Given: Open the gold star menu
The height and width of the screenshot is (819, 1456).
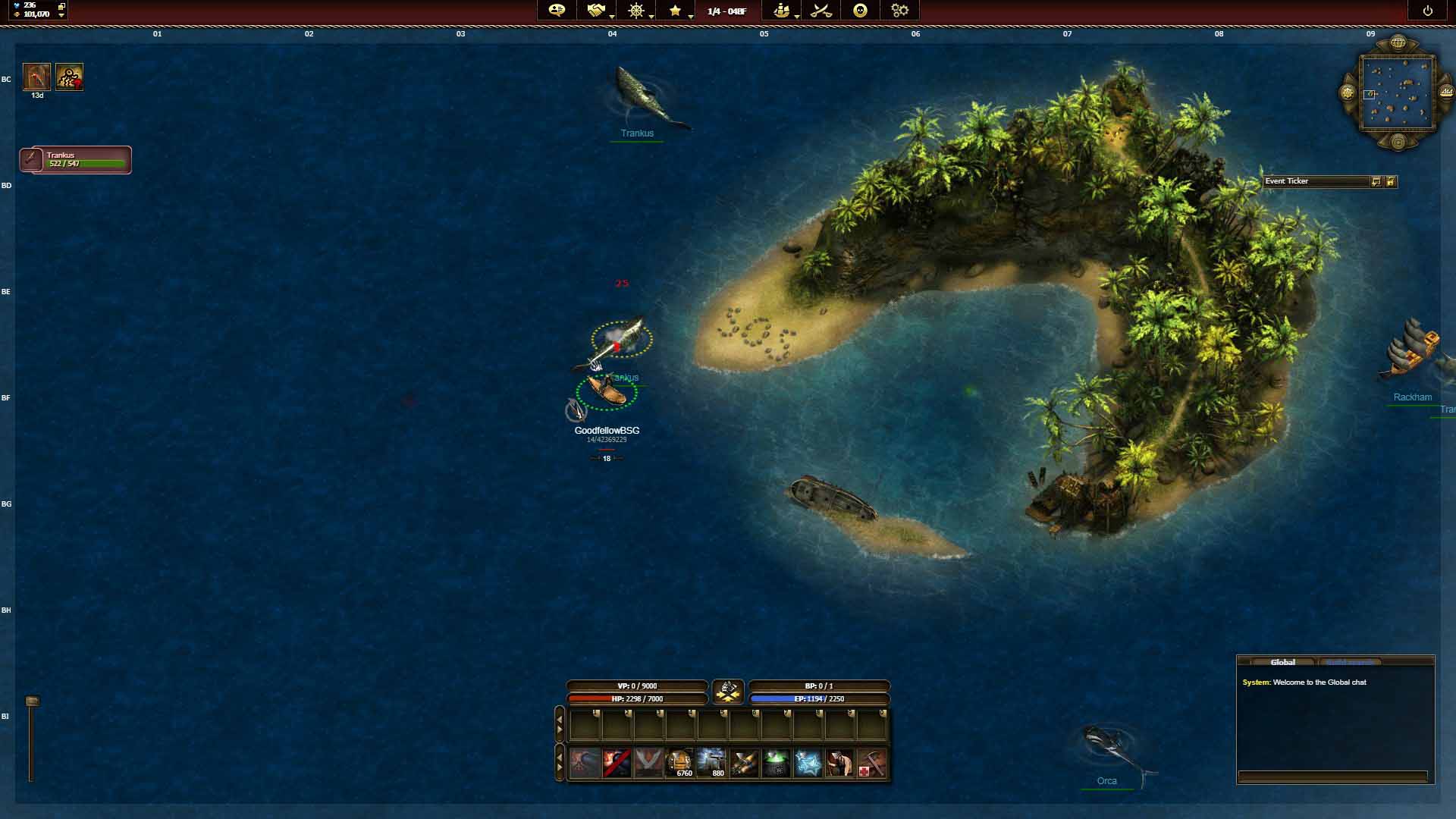Looking at the screenshot, I should point(675,11).
